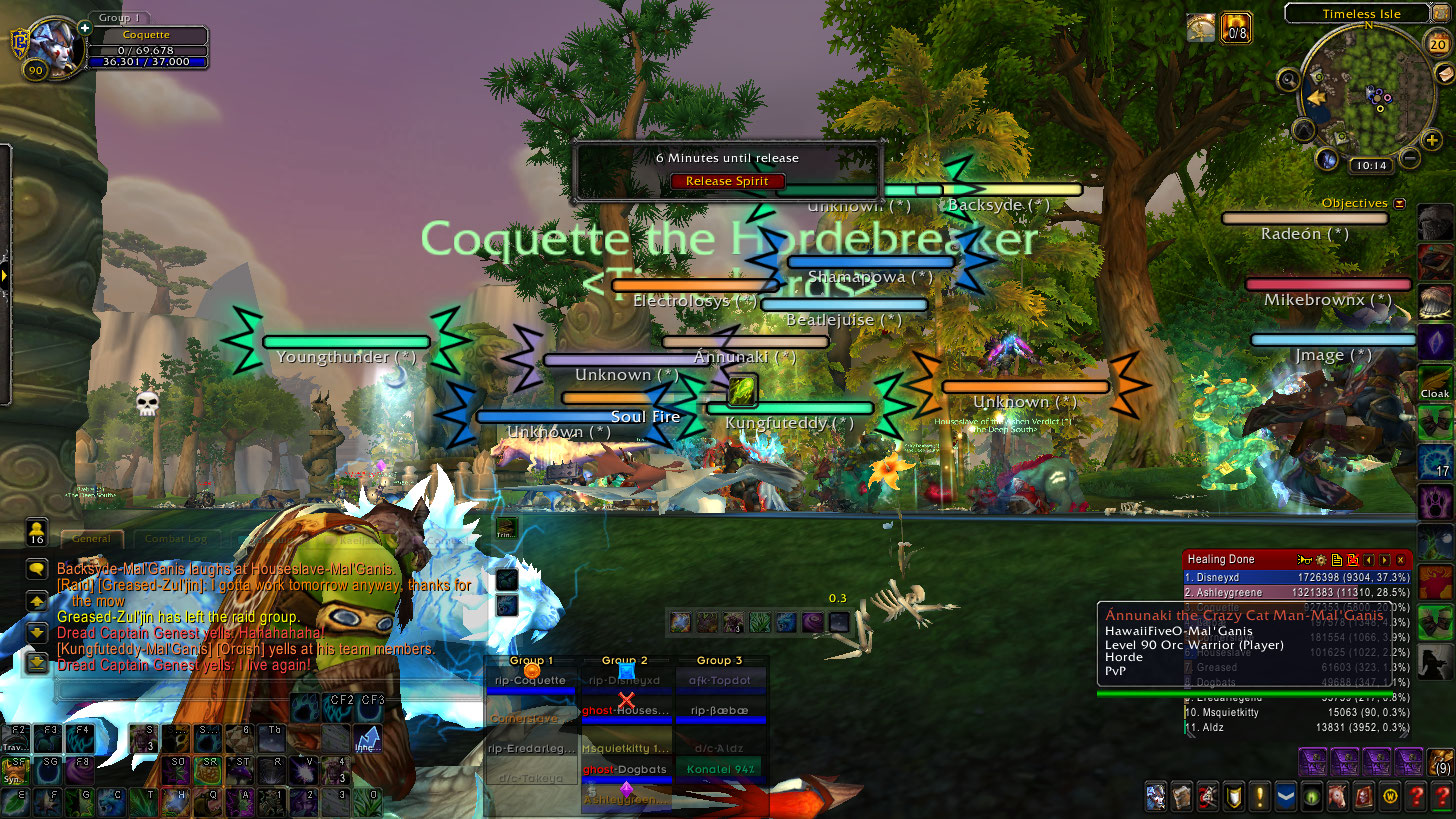Open the chat speech bubble menu
The width and height of the screenshot is (1456, 819).
[37, 568]
